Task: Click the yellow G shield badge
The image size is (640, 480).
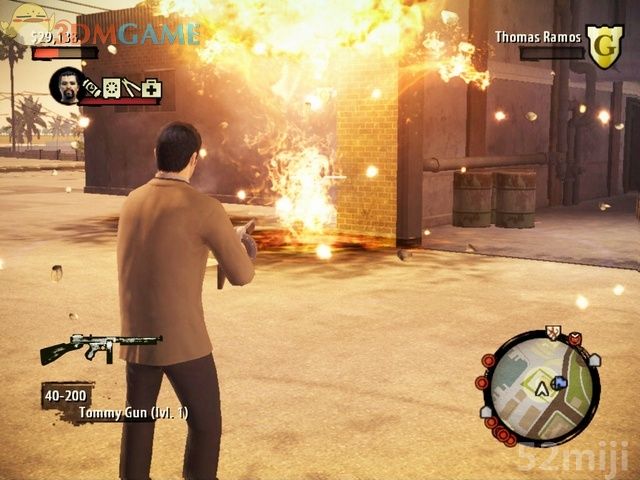Action: [604, 47]
